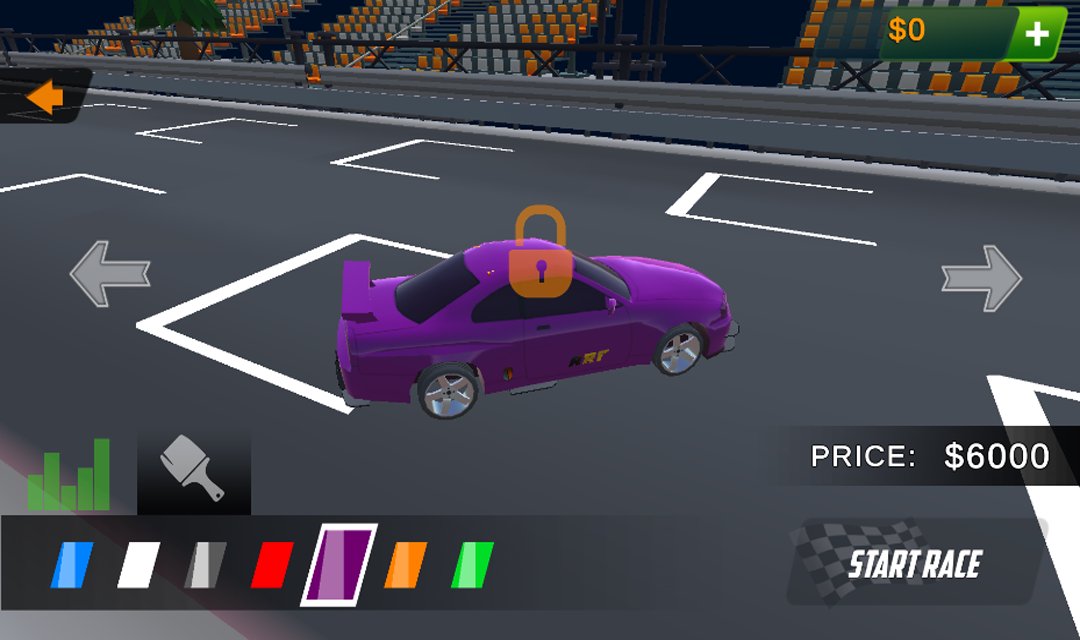The image size is (1080, 640).
Task: Choose the red paint swatch
Action: click(272, 565)
